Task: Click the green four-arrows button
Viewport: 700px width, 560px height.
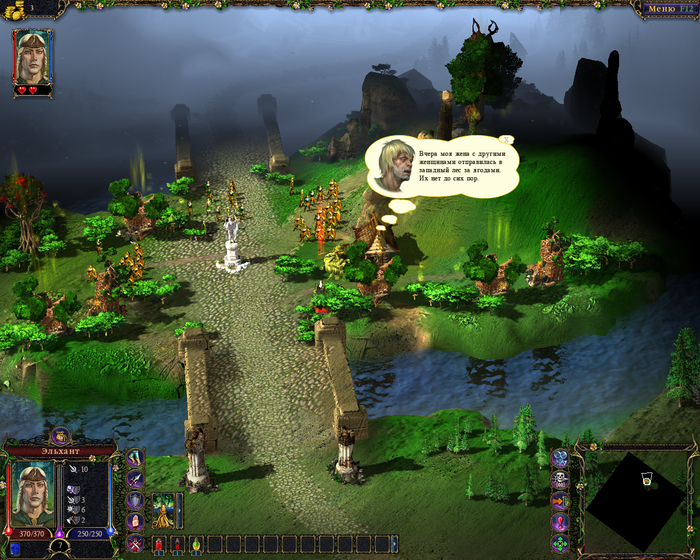Action: (560, 544)
